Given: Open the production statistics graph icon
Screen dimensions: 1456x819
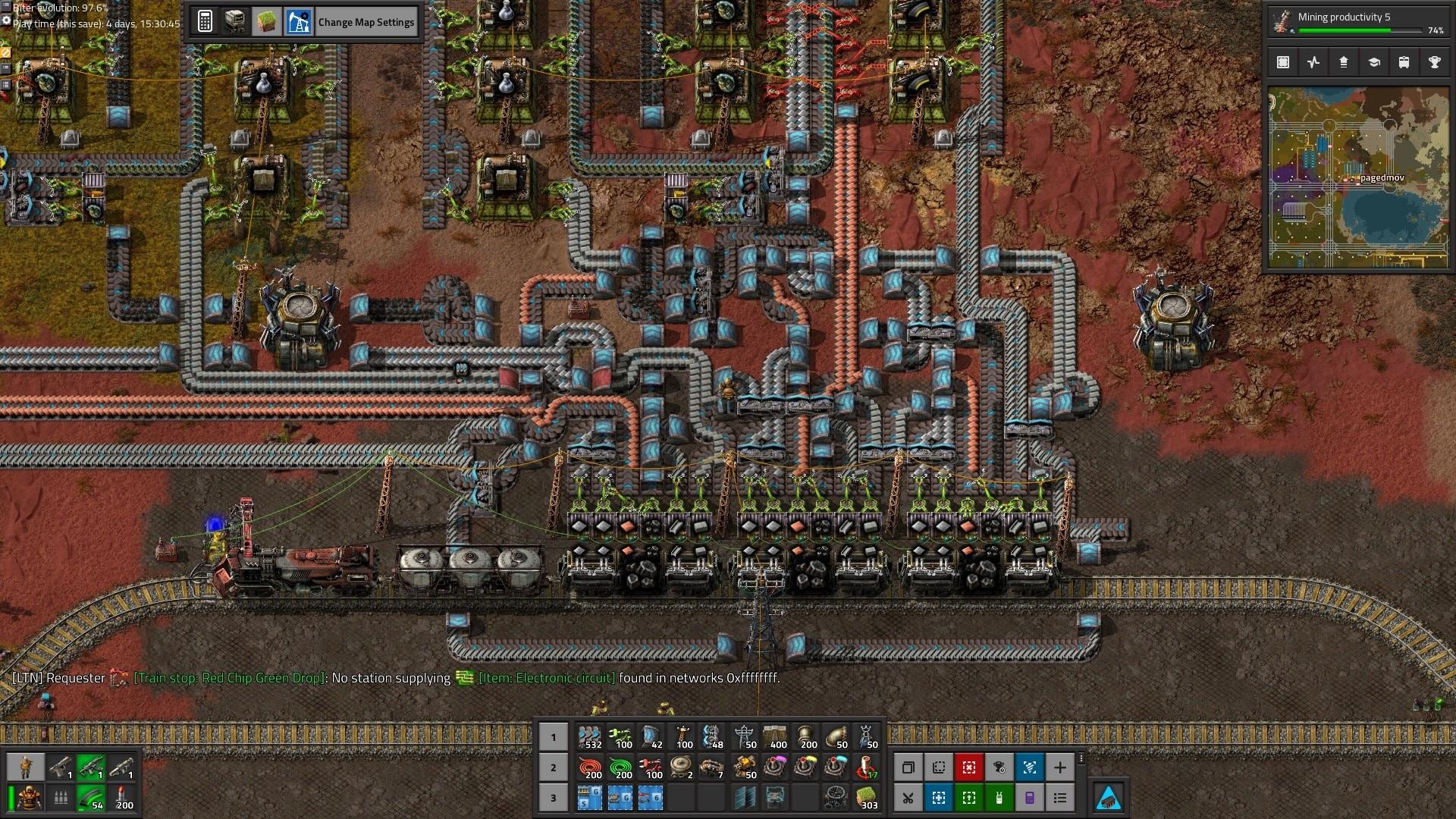Looking at the screenshot, I should 1313,62.
